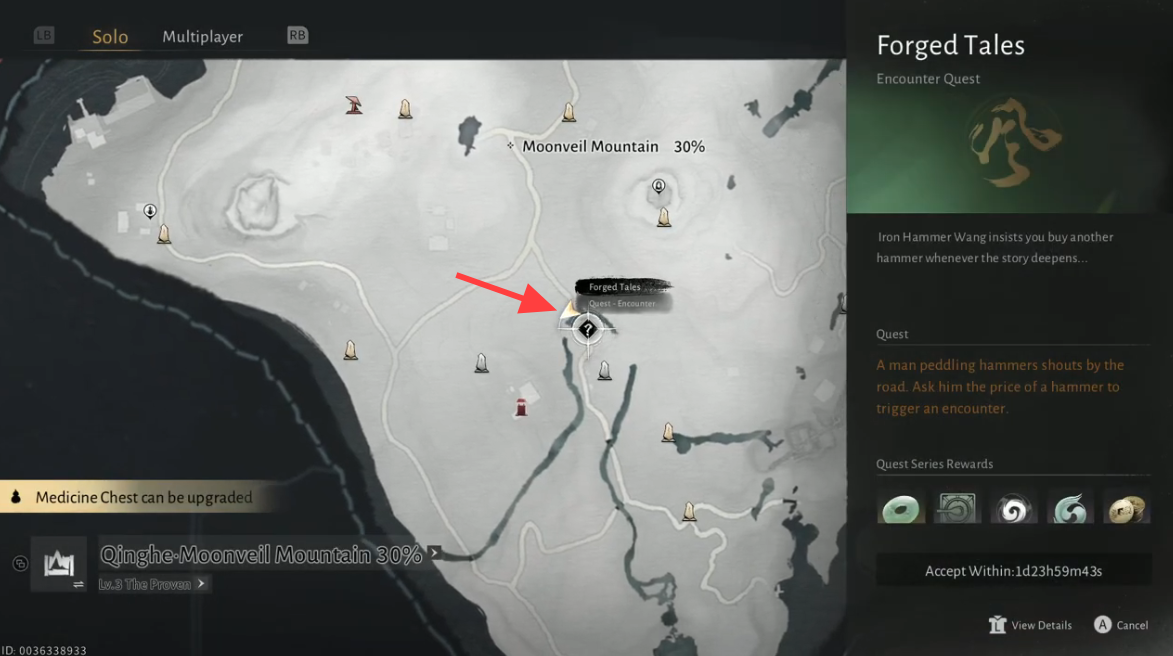Cancel out of the quest panel

point(1121,625)
